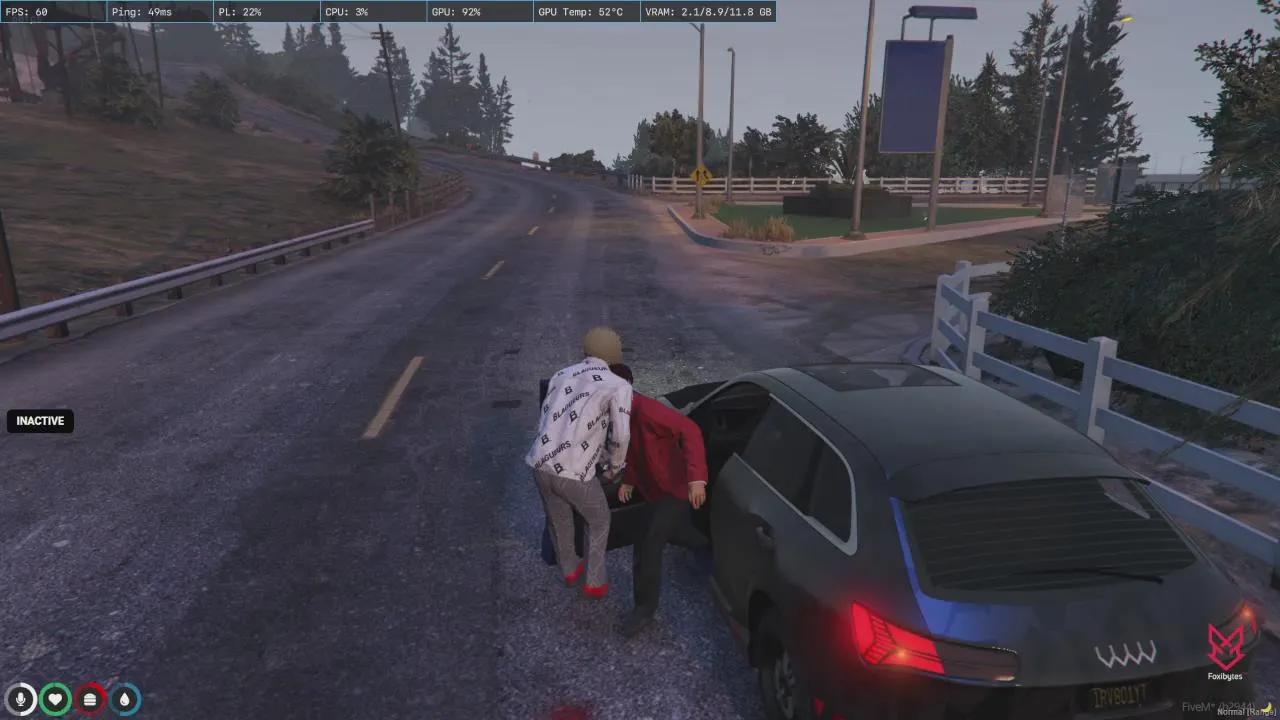The width and height of the screenshot is (1280, 720).
Task: Open the Foxibytes logo watermark
Action: (1225, 648)
